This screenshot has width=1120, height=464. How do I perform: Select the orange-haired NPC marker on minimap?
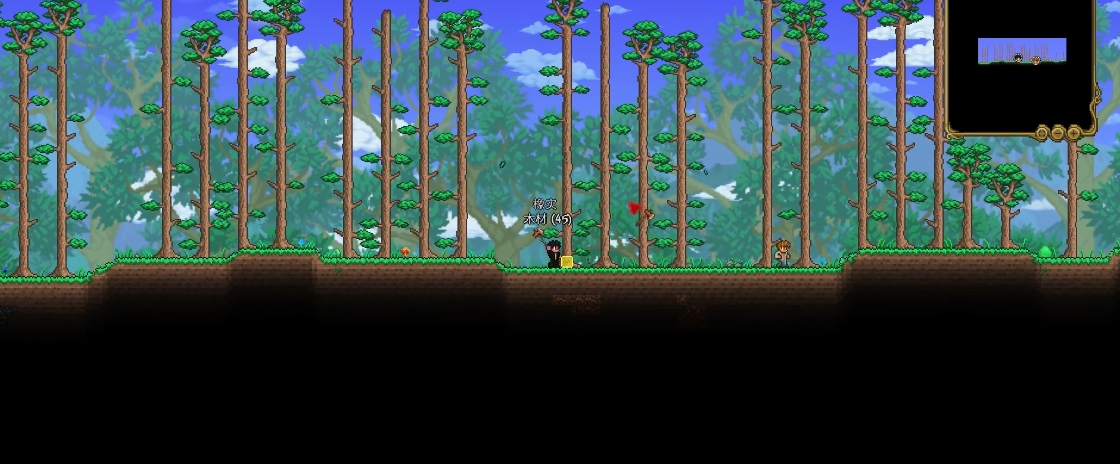tap(1036, 60)
